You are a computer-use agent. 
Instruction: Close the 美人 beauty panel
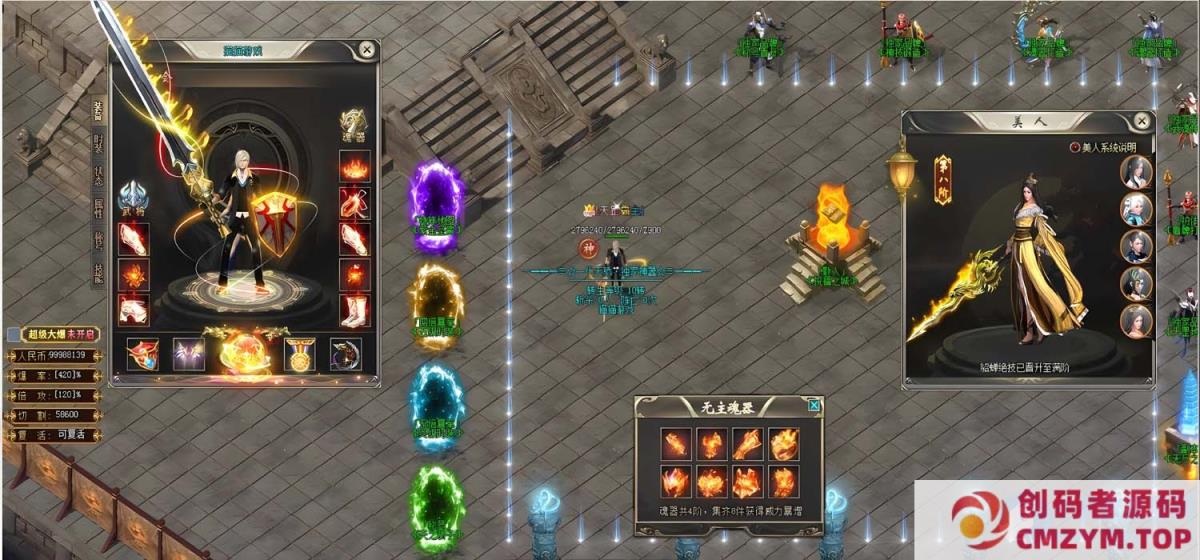pyautogui.click(x=1141, y=121)
